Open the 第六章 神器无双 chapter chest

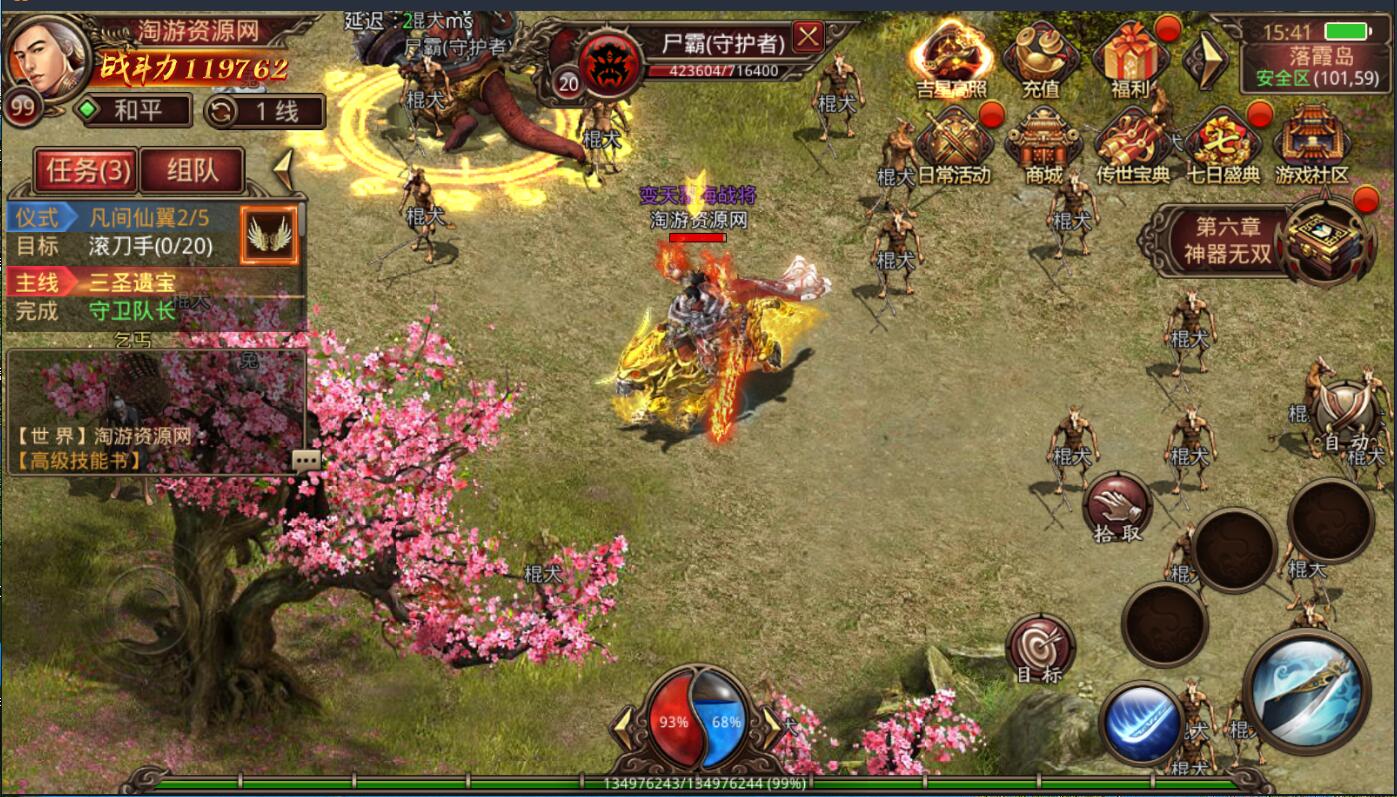coord(1327,238)
